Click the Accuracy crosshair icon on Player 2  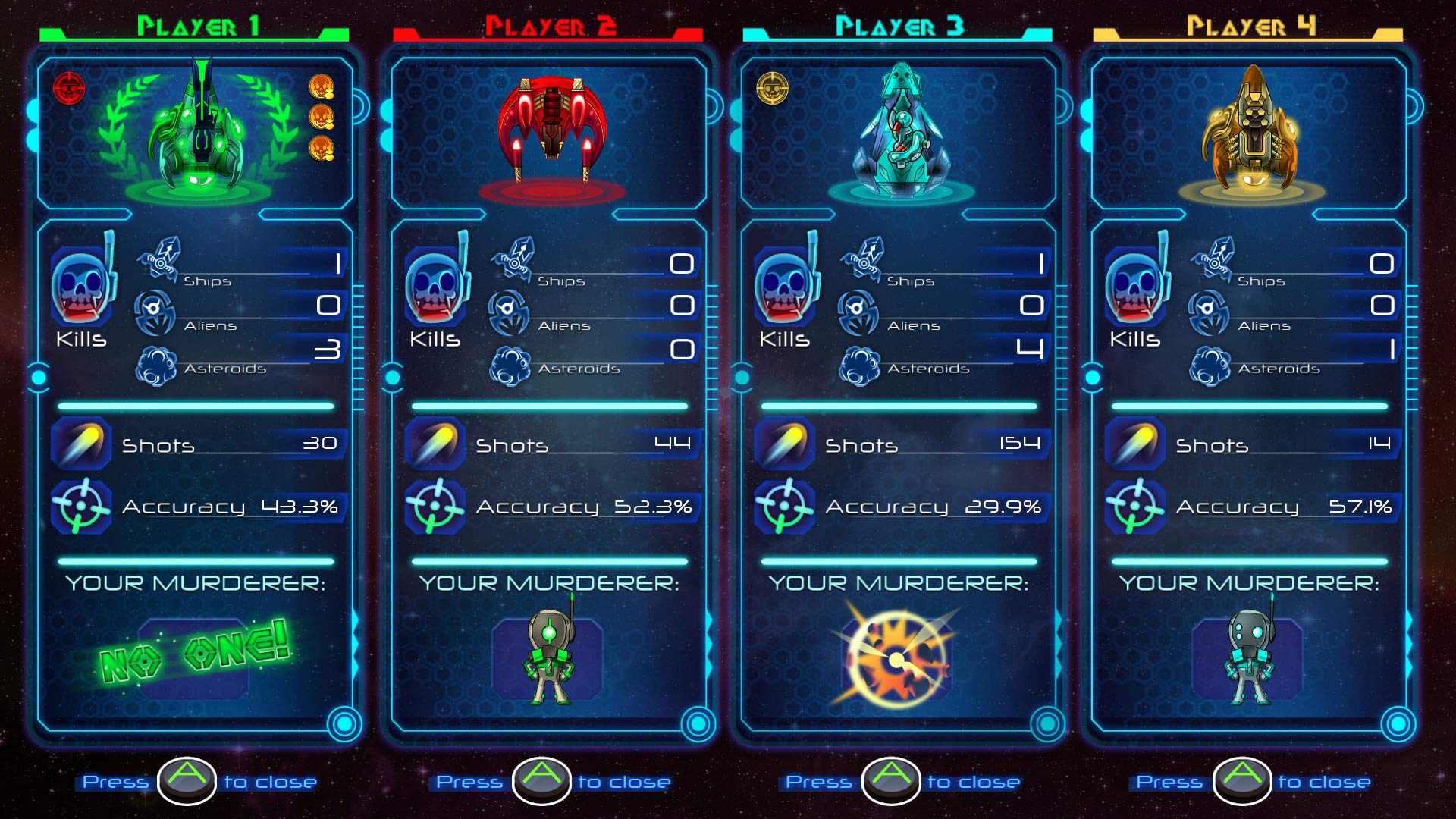[x=437, y=504]
